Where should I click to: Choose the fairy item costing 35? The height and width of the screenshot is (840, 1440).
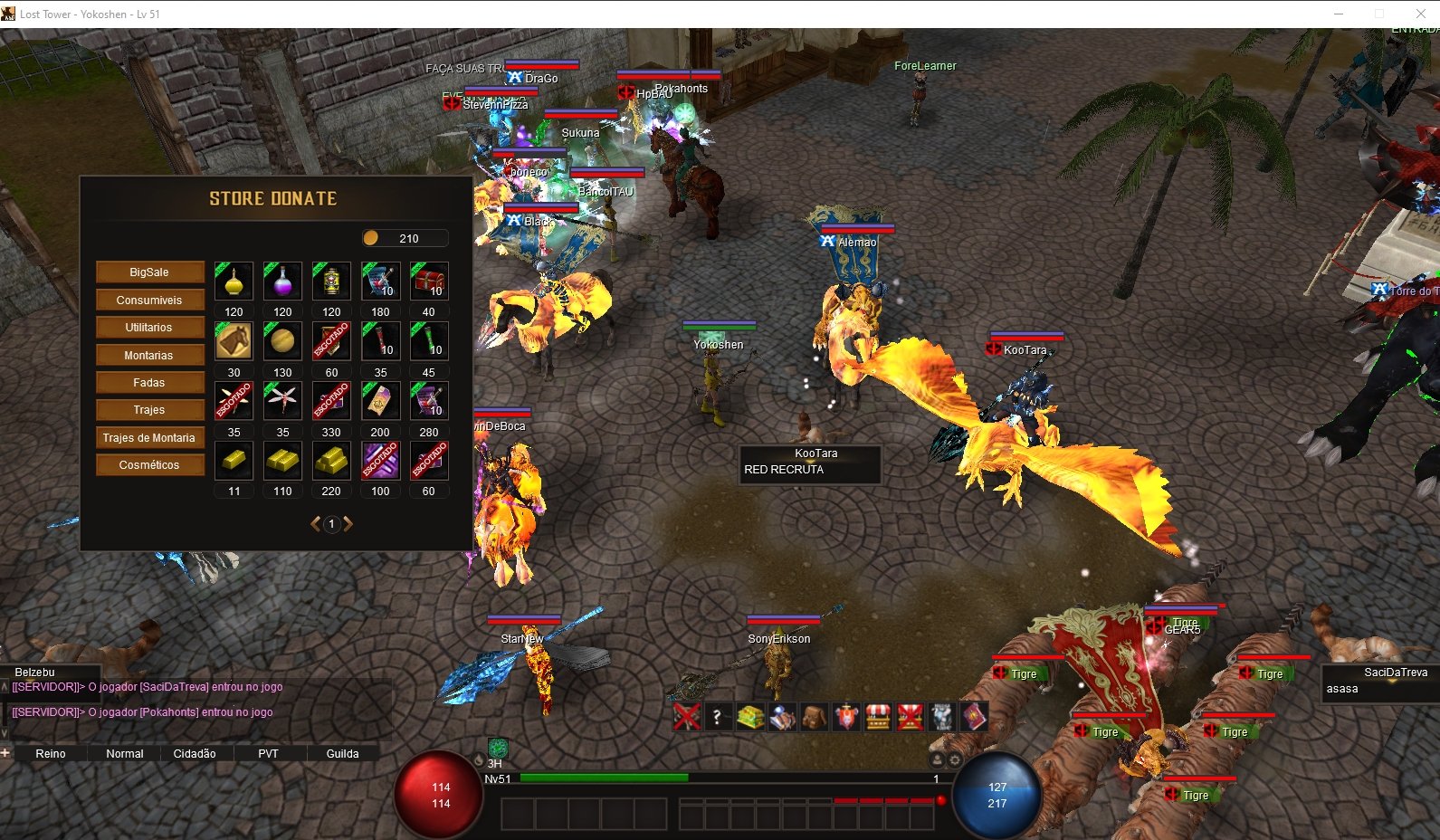(282, 401)
